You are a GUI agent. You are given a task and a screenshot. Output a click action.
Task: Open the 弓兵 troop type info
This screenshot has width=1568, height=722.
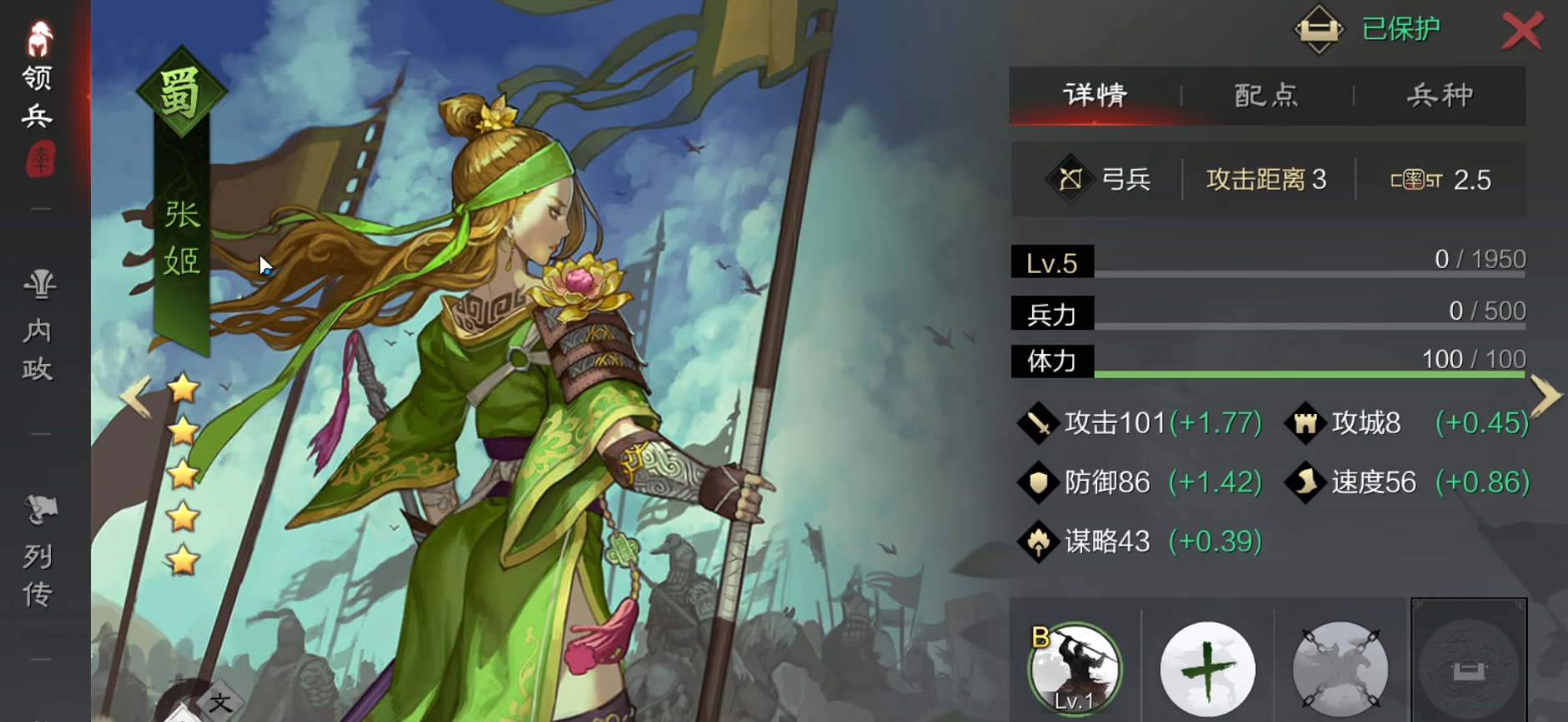[x=1099, y=179]
